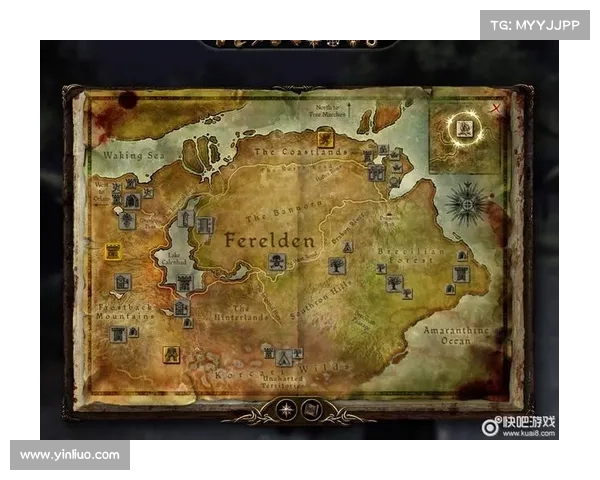Select the tower marker below Frostback Mountains label
The width and height of the screenshot is (600, 480).
pyautogui.click(x=119, y=334)
